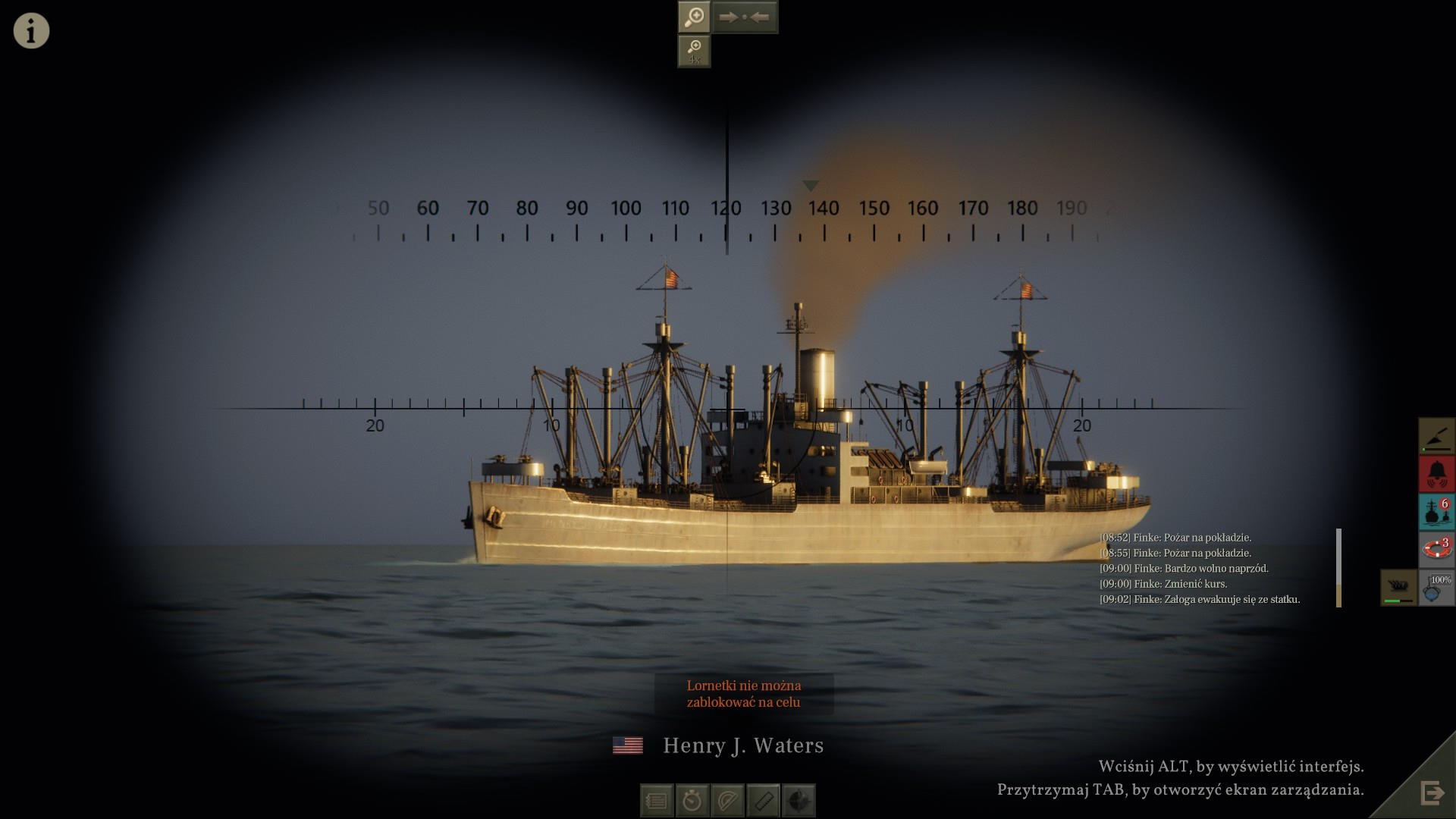Click the sinking ship status icon
This screenshot has width=1456, height=819.
1399,588
